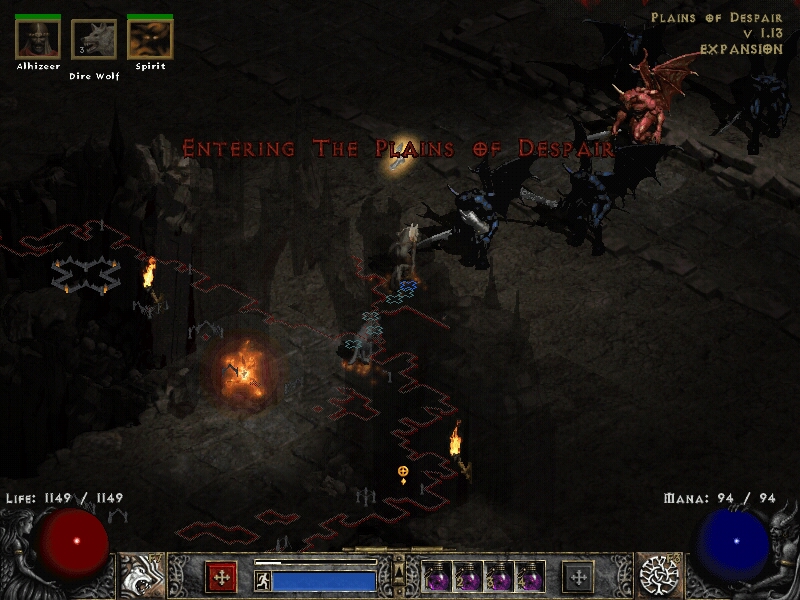Open the right skill white knot icon
This screenshot has width=800, height=600.
pos(659,576)
